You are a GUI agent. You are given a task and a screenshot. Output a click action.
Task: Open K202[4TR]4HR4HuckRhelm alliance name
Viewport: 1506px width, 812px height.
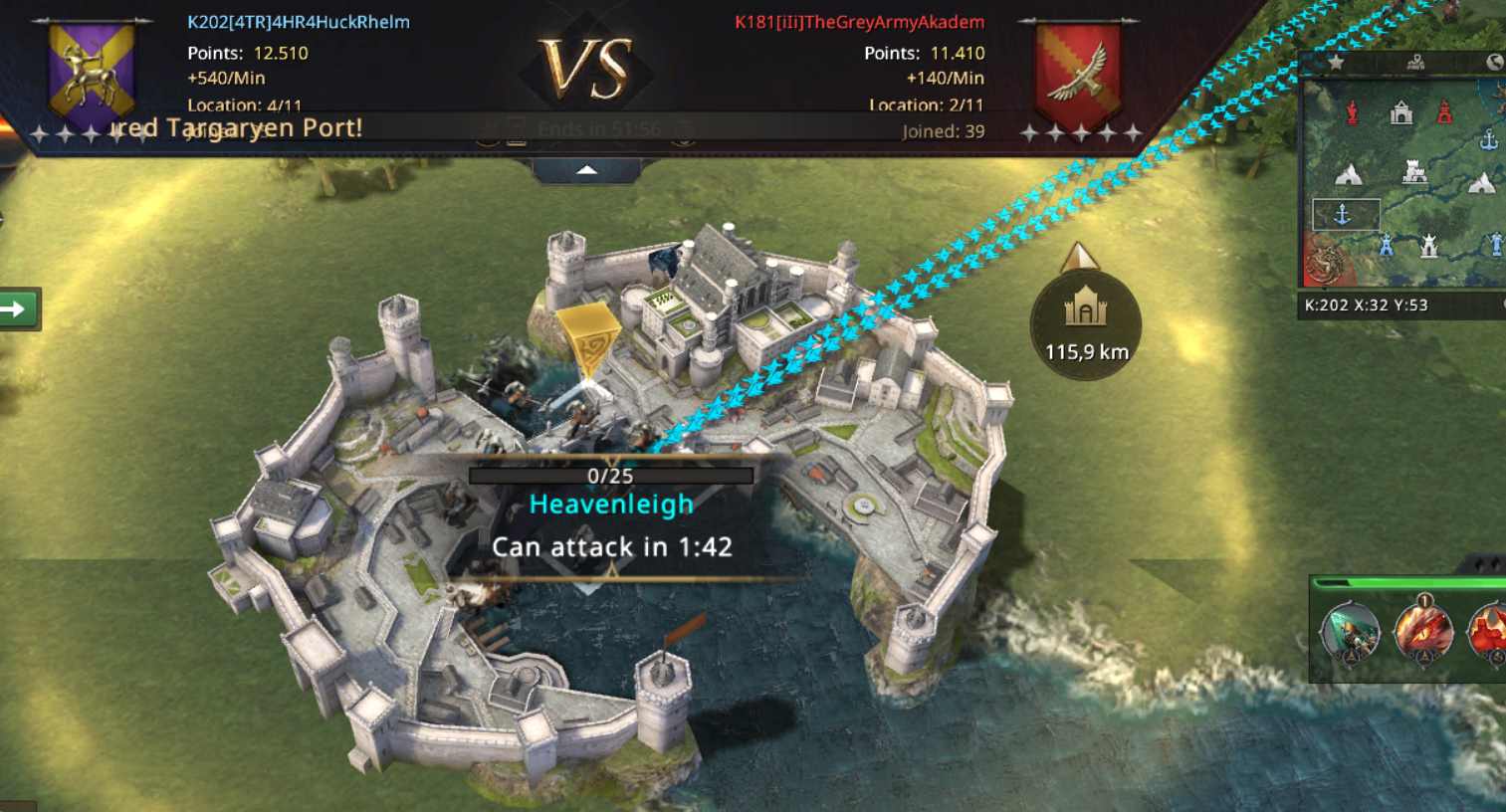[298, 22]
